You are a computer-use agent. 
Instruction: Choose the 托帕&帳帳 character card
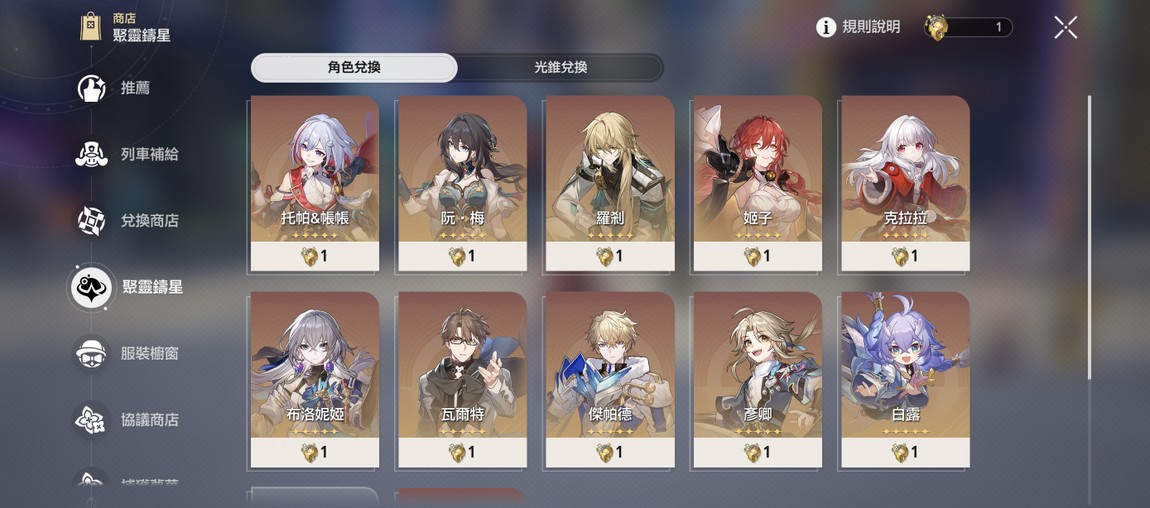click(x=315, y=183)
